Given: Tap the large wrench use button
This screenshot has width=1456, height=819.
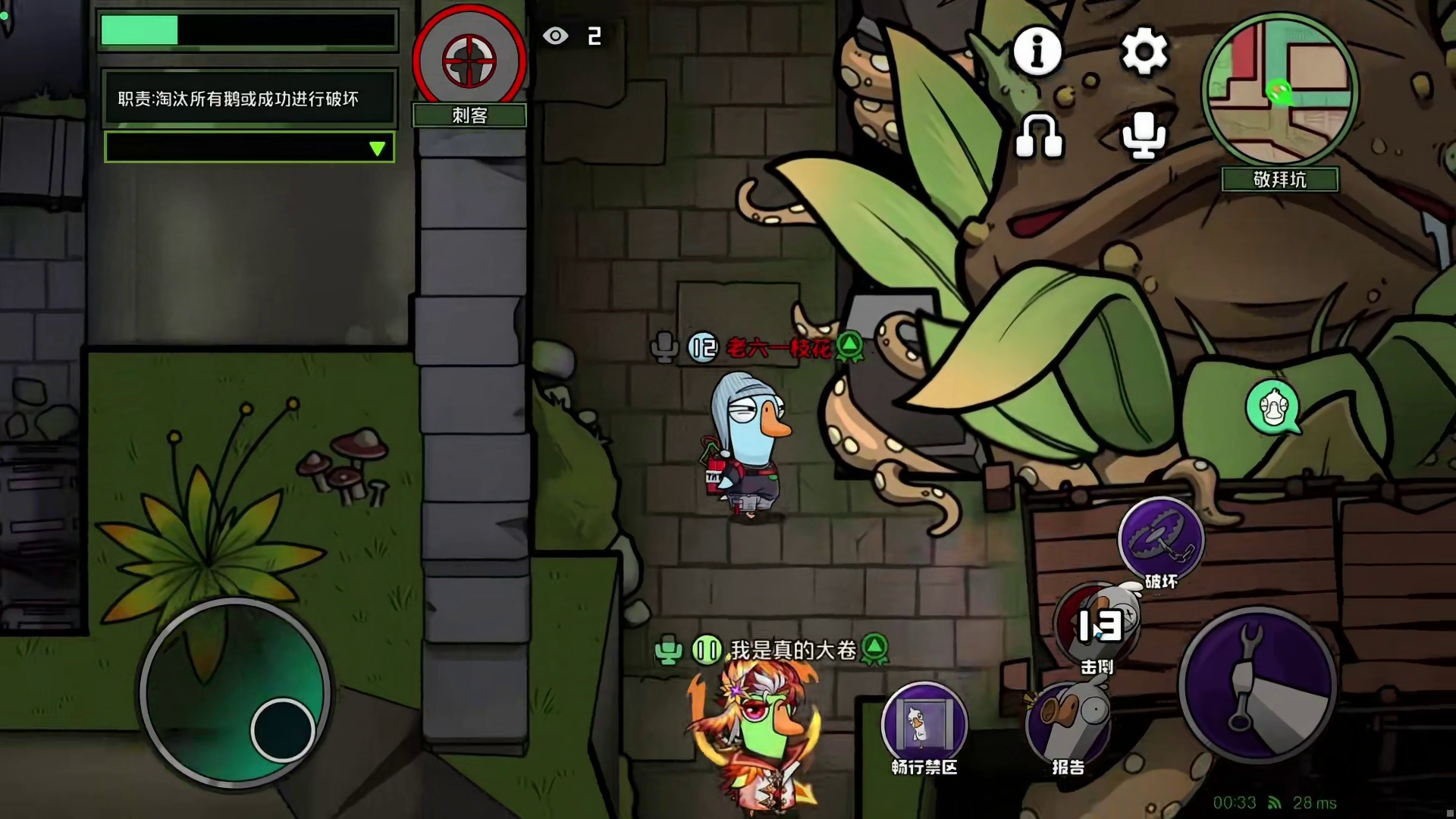Looking at the screenshot, I should tap(1257, 685).
